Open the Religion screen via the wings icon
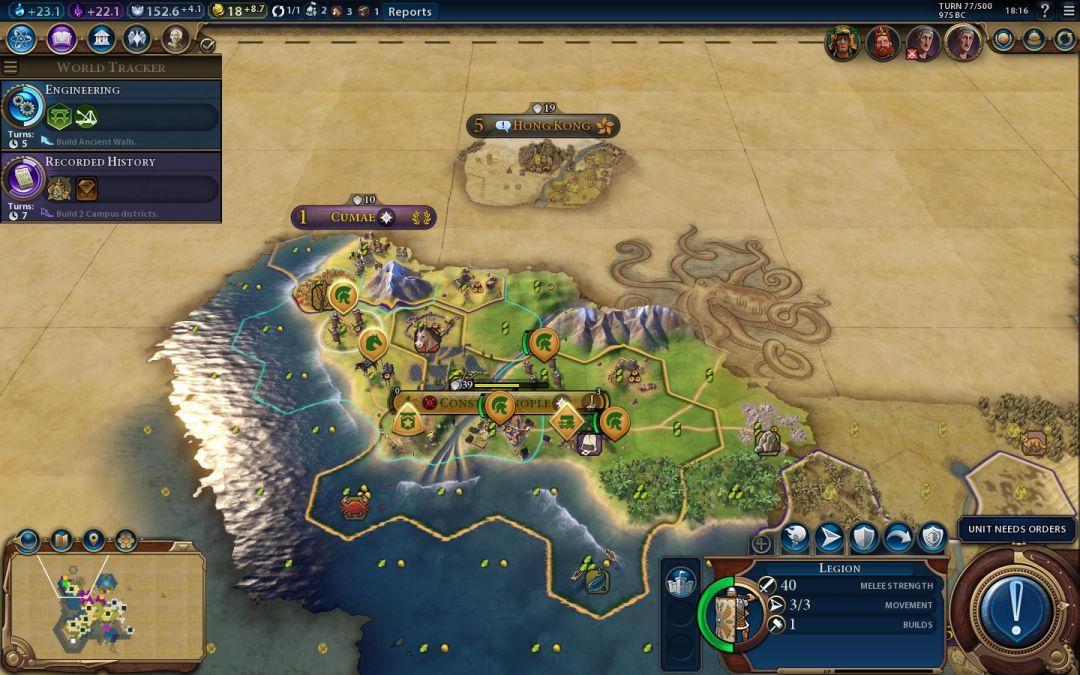 137,39
